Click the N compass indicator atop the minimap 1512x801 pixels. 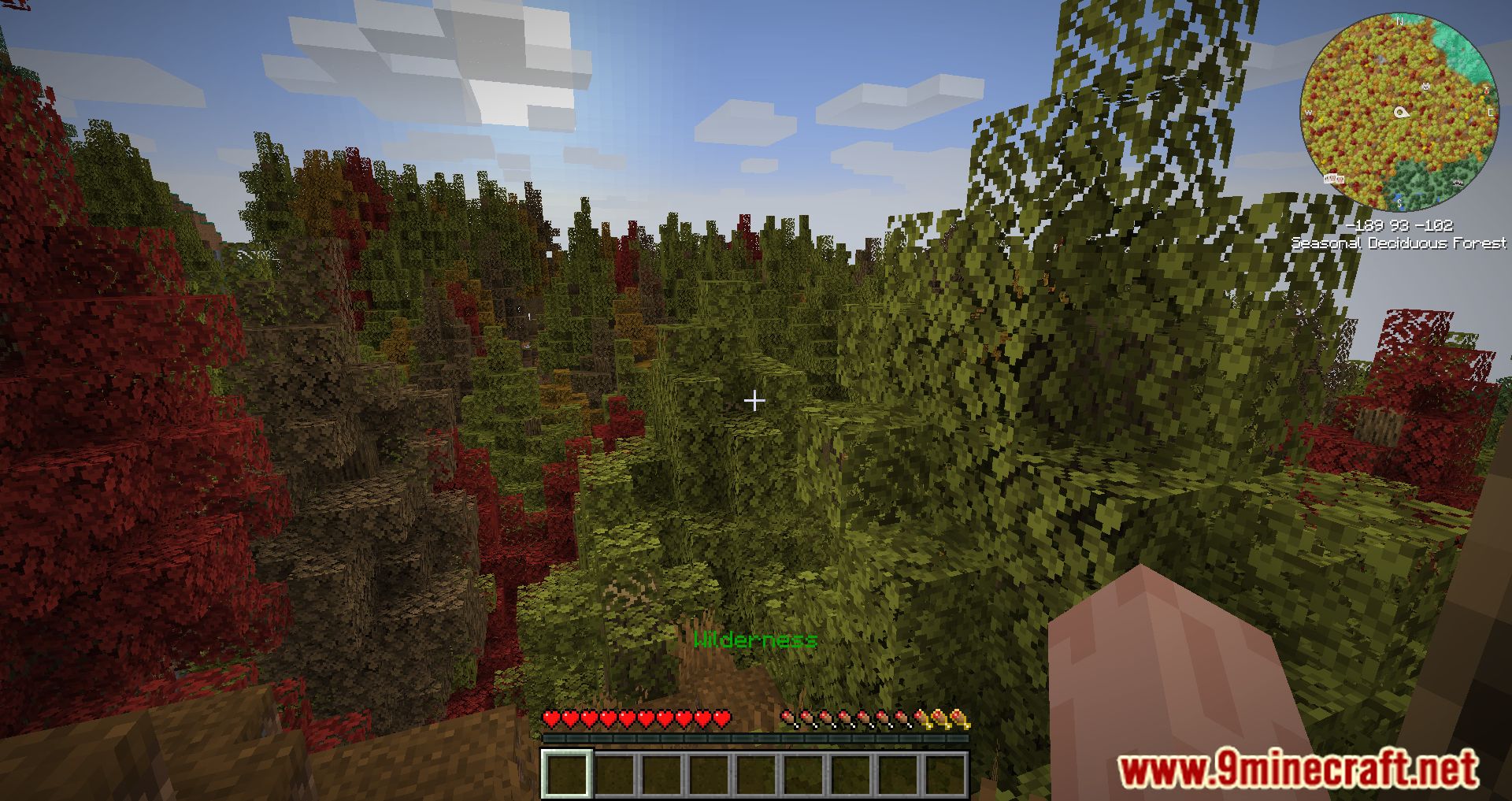1399,21
